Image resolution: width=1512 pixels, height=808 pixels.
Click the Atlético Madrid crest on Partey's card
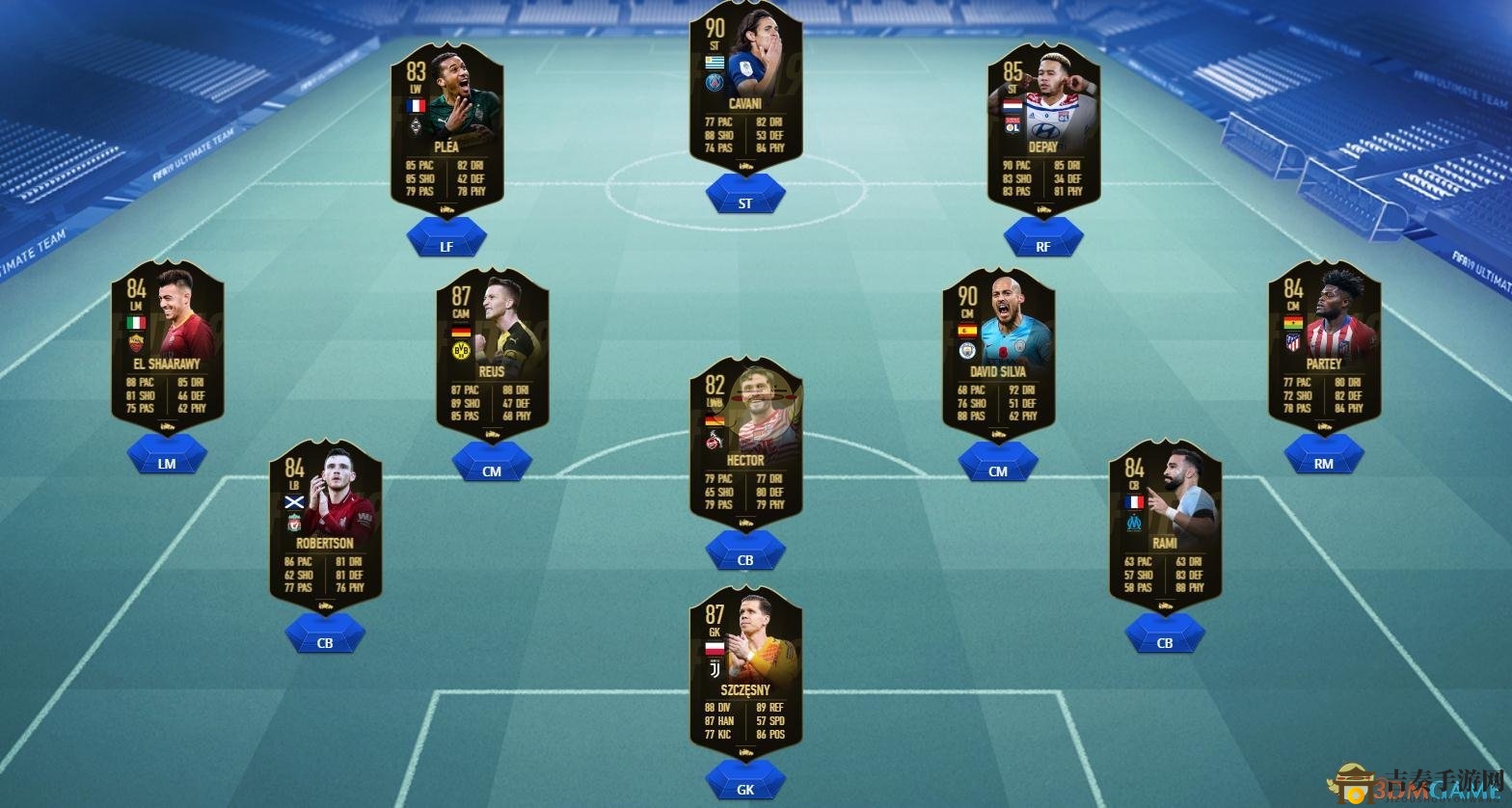coord(1292,342)
